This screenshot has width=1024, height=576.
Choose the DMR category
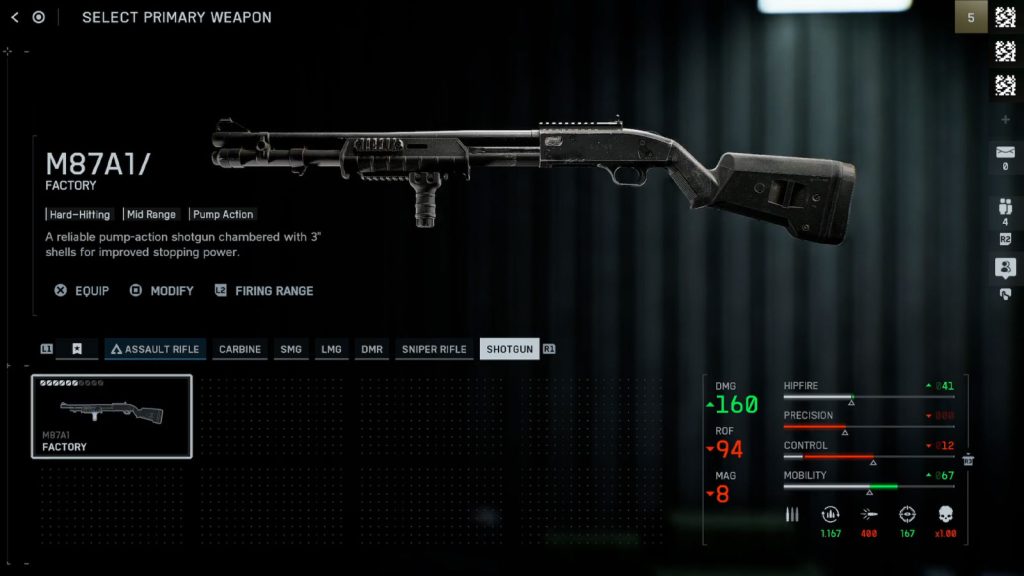point(372,349)
